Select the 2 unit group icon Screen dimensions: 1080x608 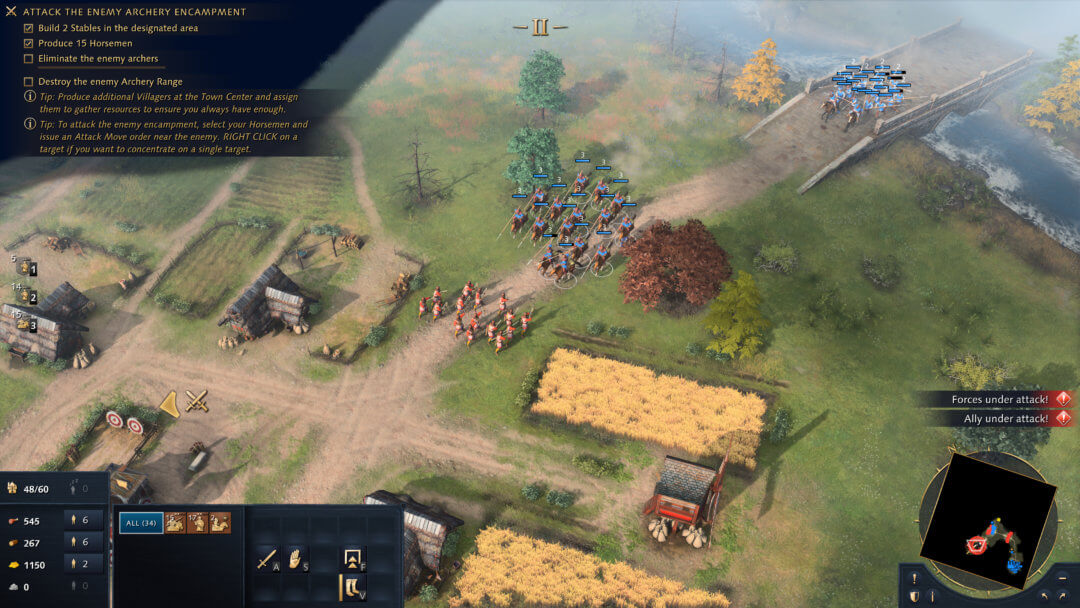[220, 522]
